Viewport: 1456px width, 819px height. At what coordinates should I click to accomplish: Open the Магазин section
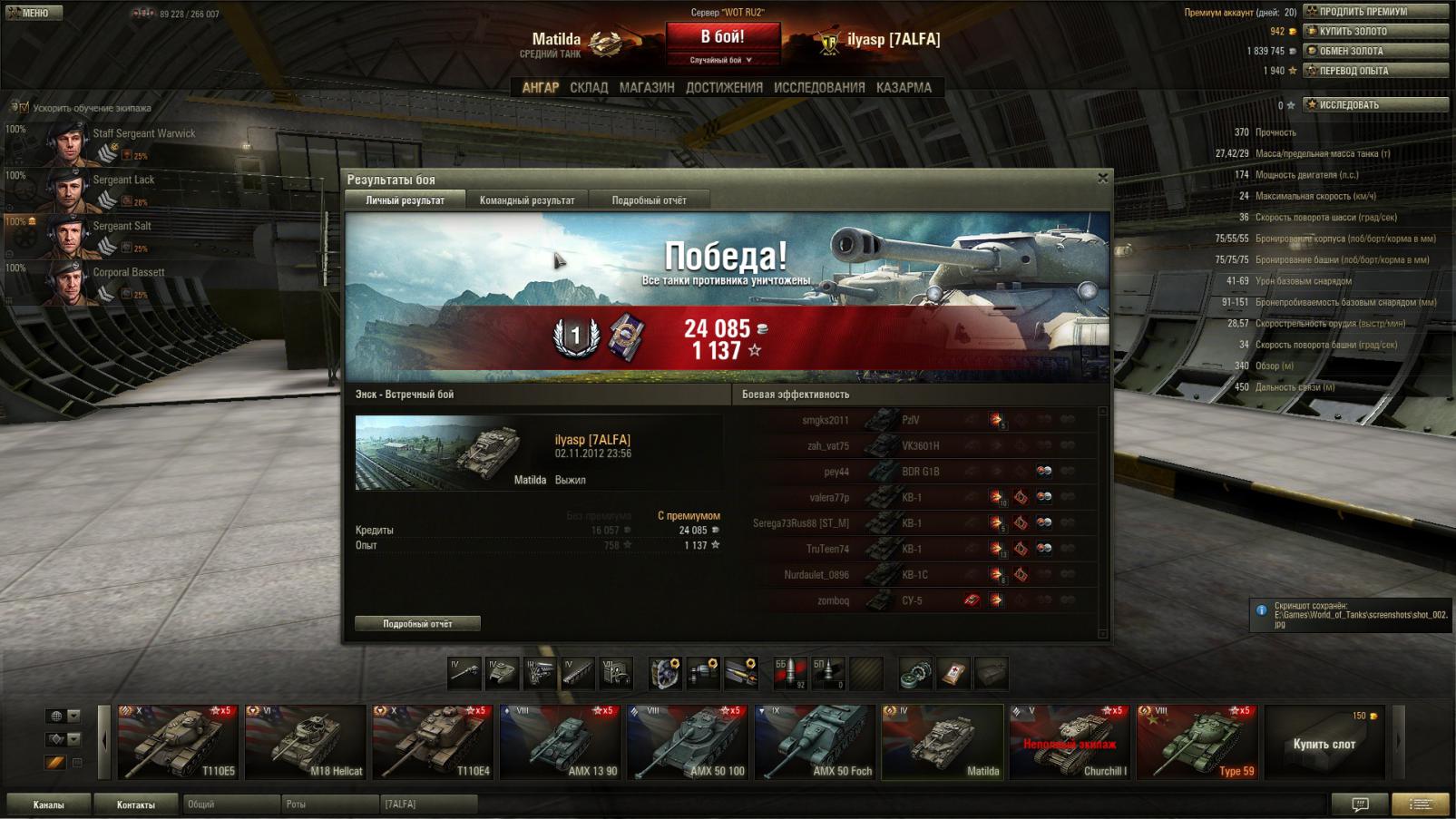click(647, 88)
